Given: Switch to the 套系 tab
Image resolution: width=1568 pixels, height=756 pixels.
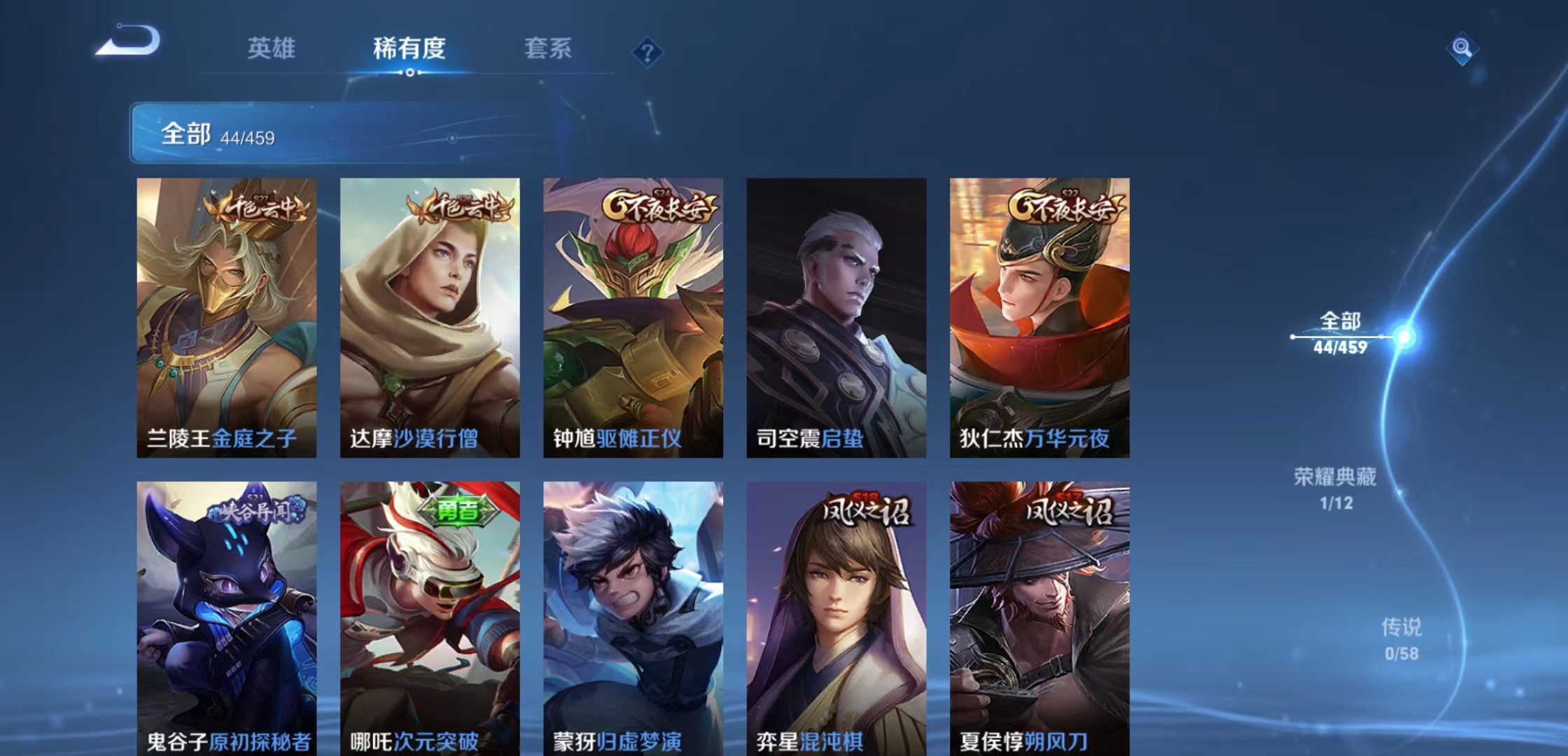Looking at the screenshot, I should coord(549,49).
